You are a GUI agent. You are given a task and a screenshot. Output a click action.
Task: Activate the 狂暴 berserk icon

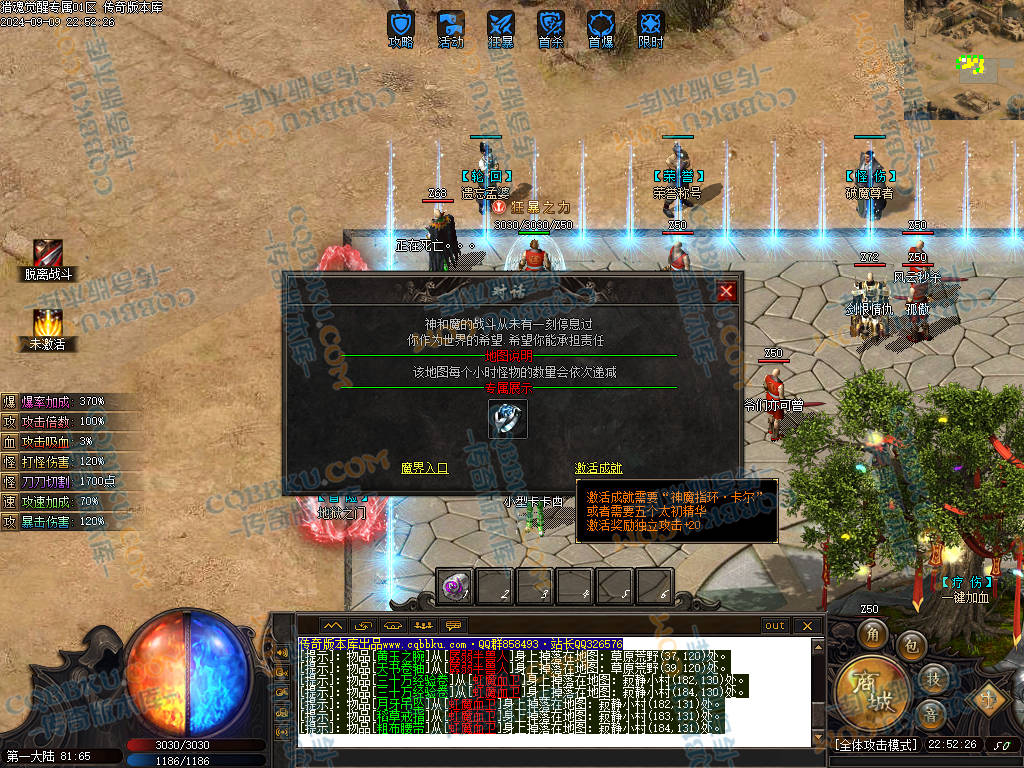tap(501, 25)
